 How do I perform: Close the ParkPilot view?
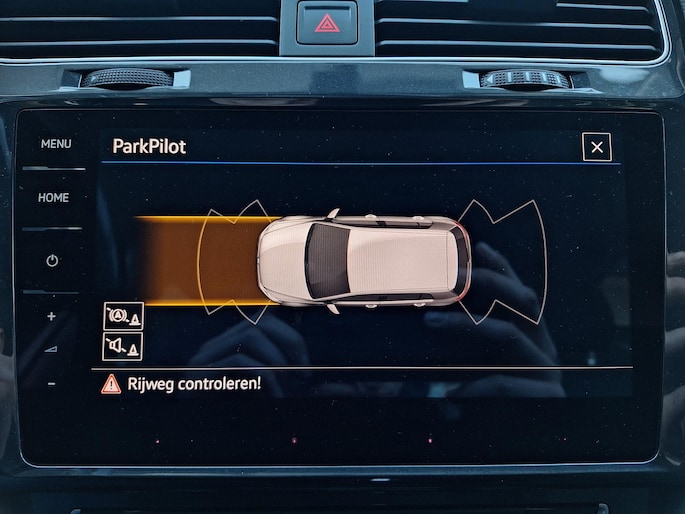597,148
